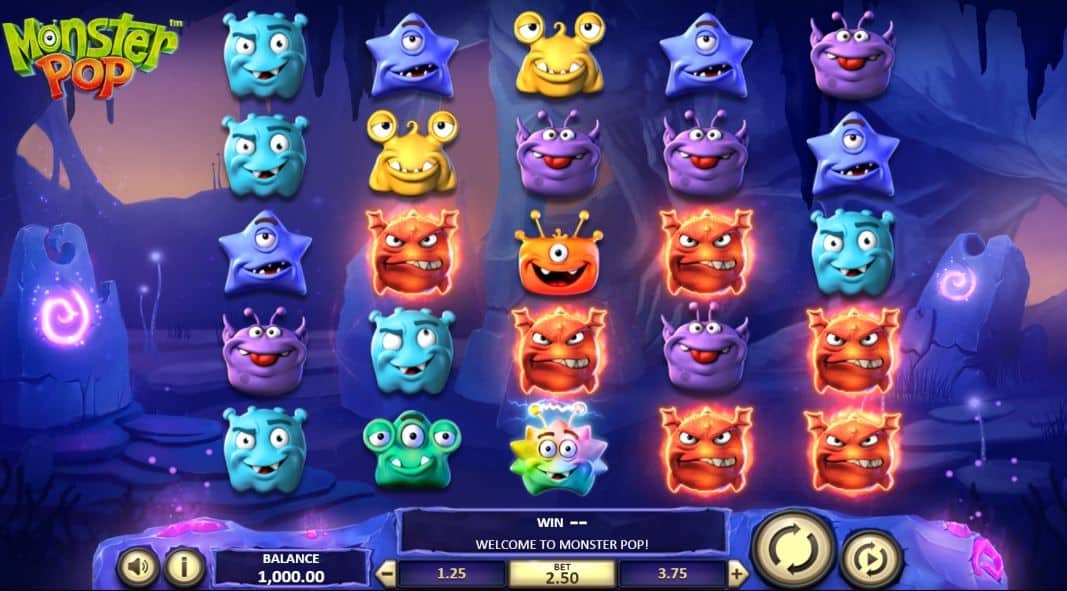Toggle the sound speaker button
This screenshot has width=1067, height=591.
(x=137, y=567)
